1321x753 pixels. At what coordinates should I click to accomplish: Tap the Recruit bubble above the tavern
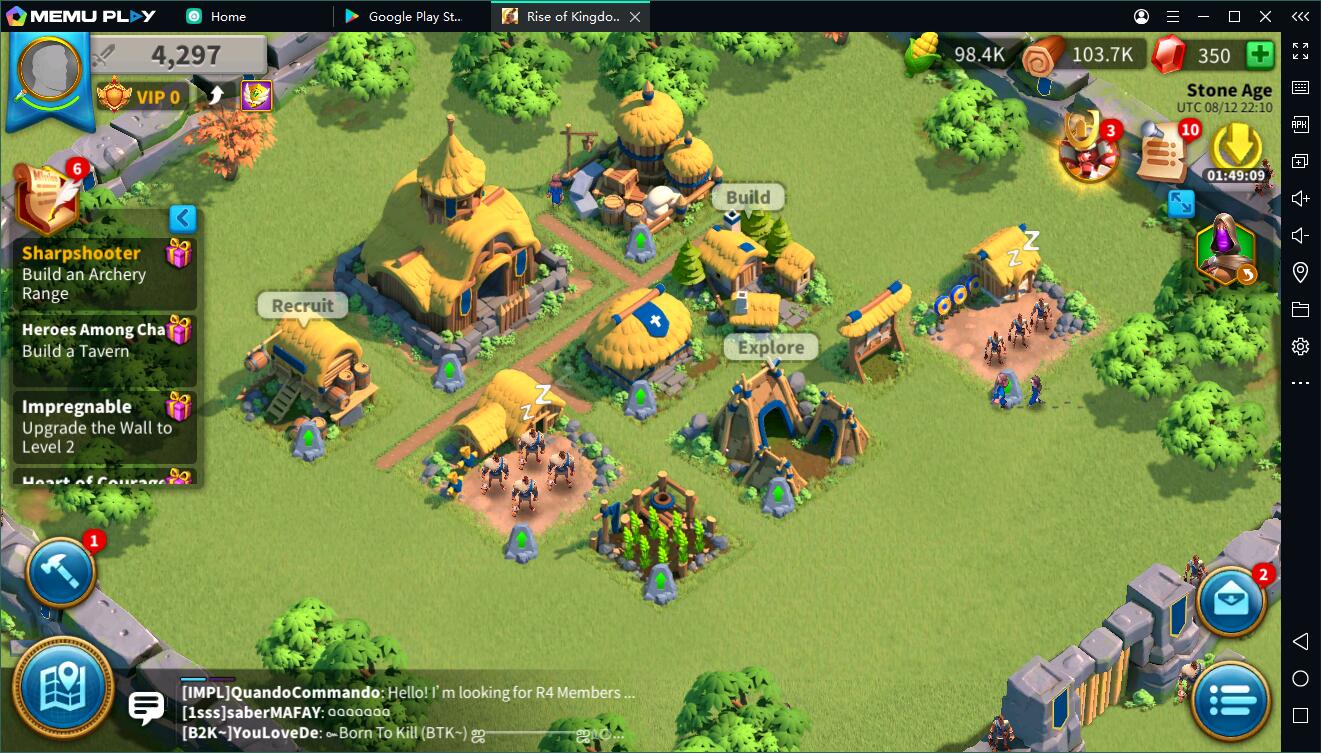(x=302, y=306)
